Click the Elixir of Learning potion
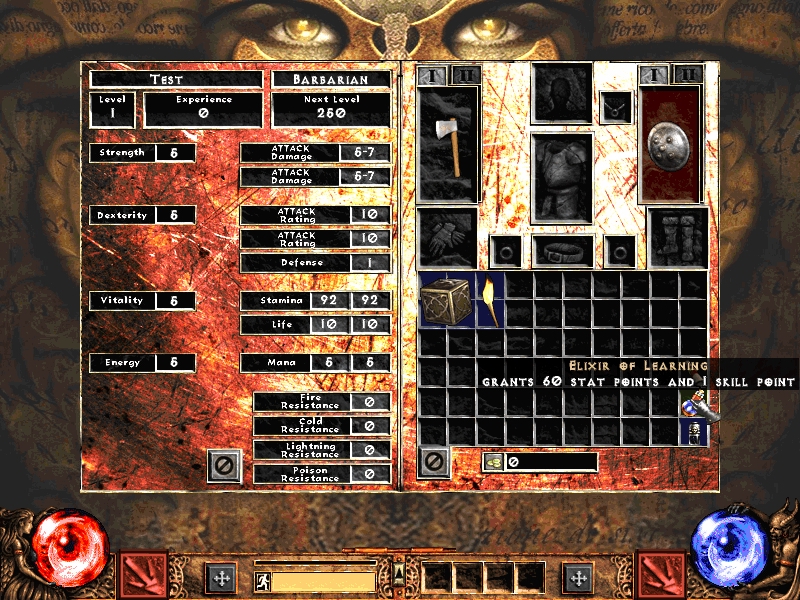Image resolution: width=800 pixels, height=600 pixels. coord(693,403)
